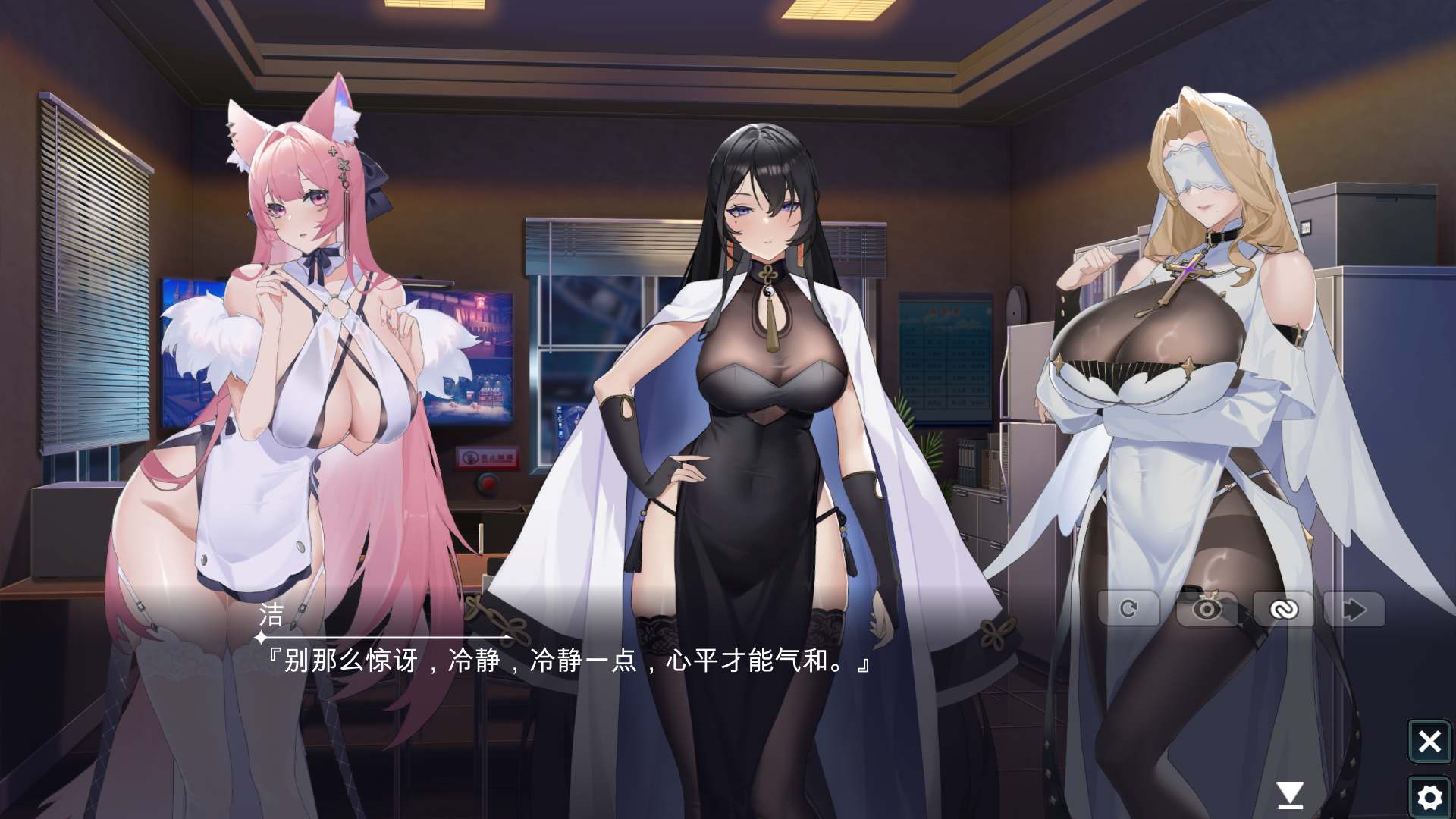Viewport: 1456px width, 819px height.
Task: Expand dialogue history with the replay button
Action: tap(1129, 609)
